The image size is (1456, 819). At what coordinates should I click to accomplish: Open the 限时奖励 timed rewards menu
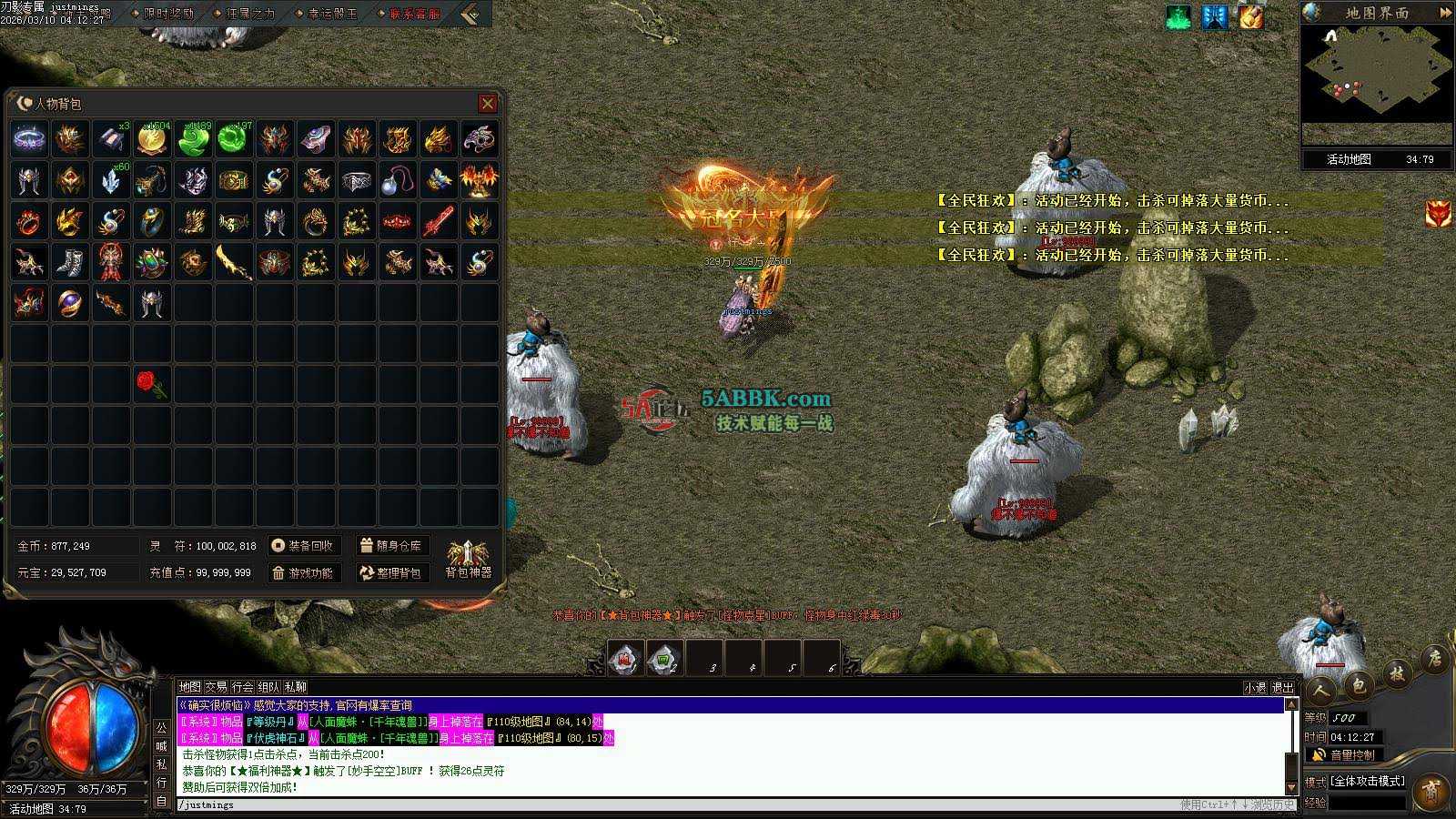click(x=168, y=14)
